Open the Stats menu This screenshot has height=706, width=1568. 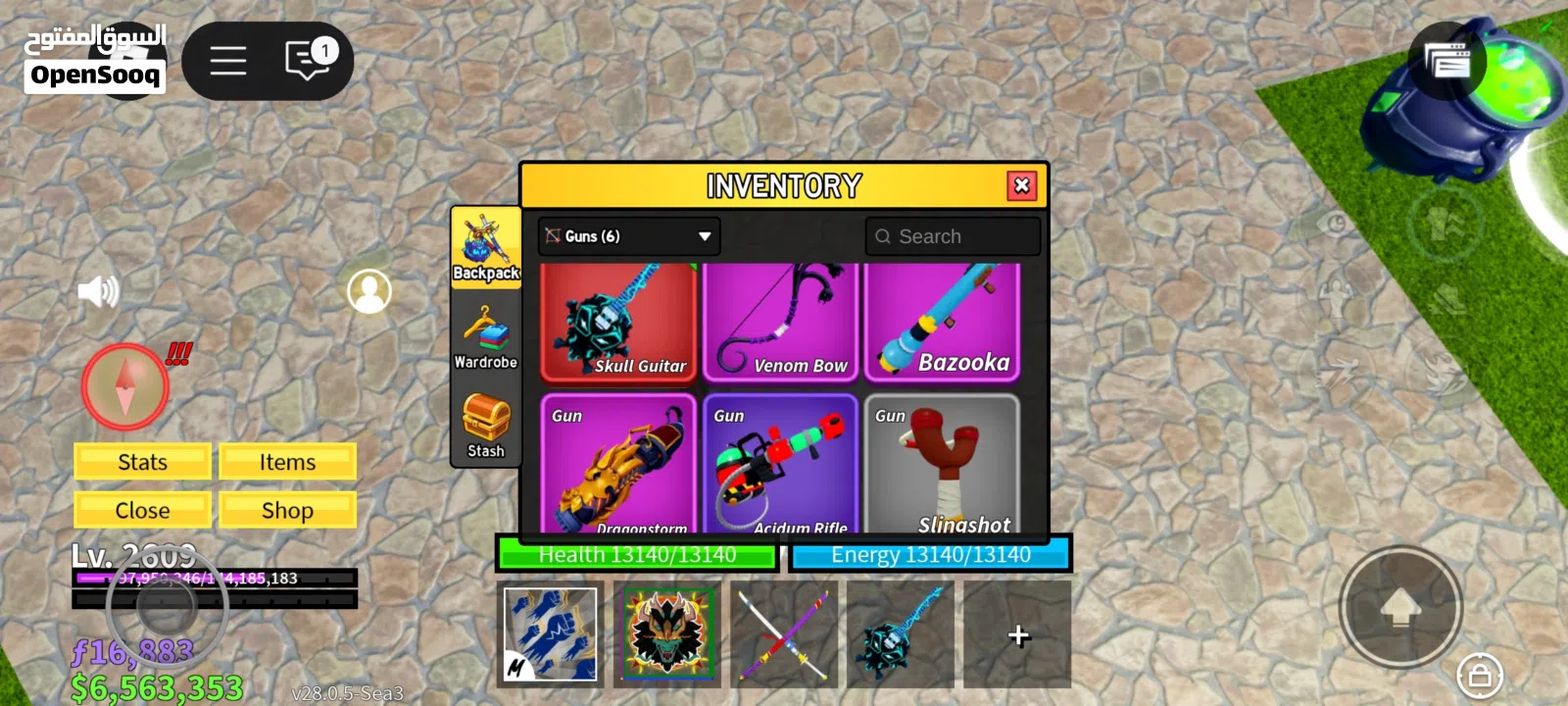click(141, 461)
